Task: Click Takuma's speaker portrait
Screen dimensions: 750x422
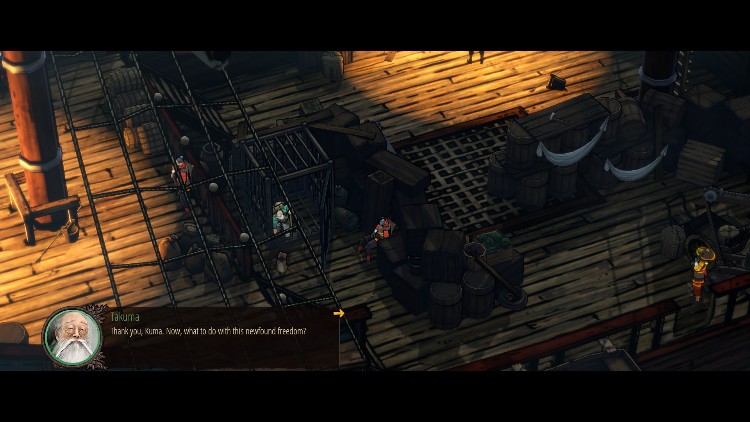Action: coord(72,337)
